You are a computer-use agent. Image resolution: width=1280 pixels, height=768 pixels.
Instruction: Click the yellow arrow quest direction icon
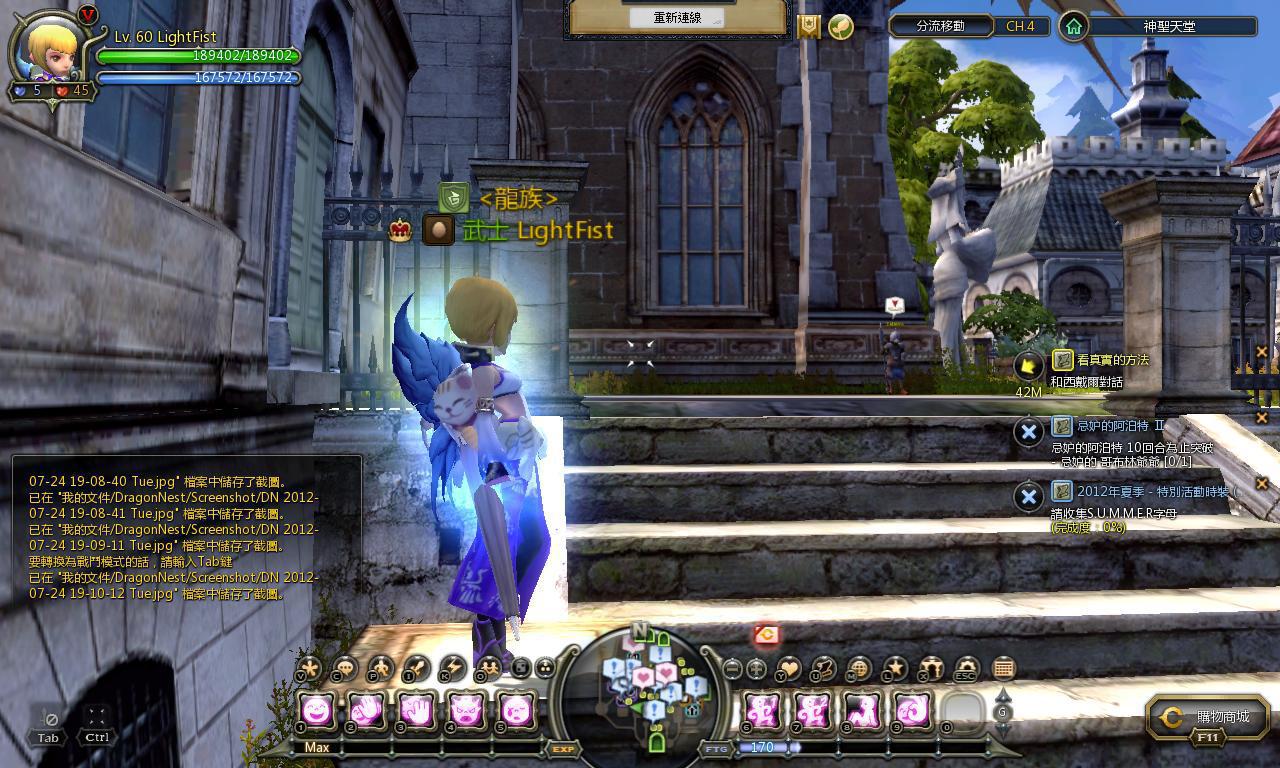point(1028,366)
